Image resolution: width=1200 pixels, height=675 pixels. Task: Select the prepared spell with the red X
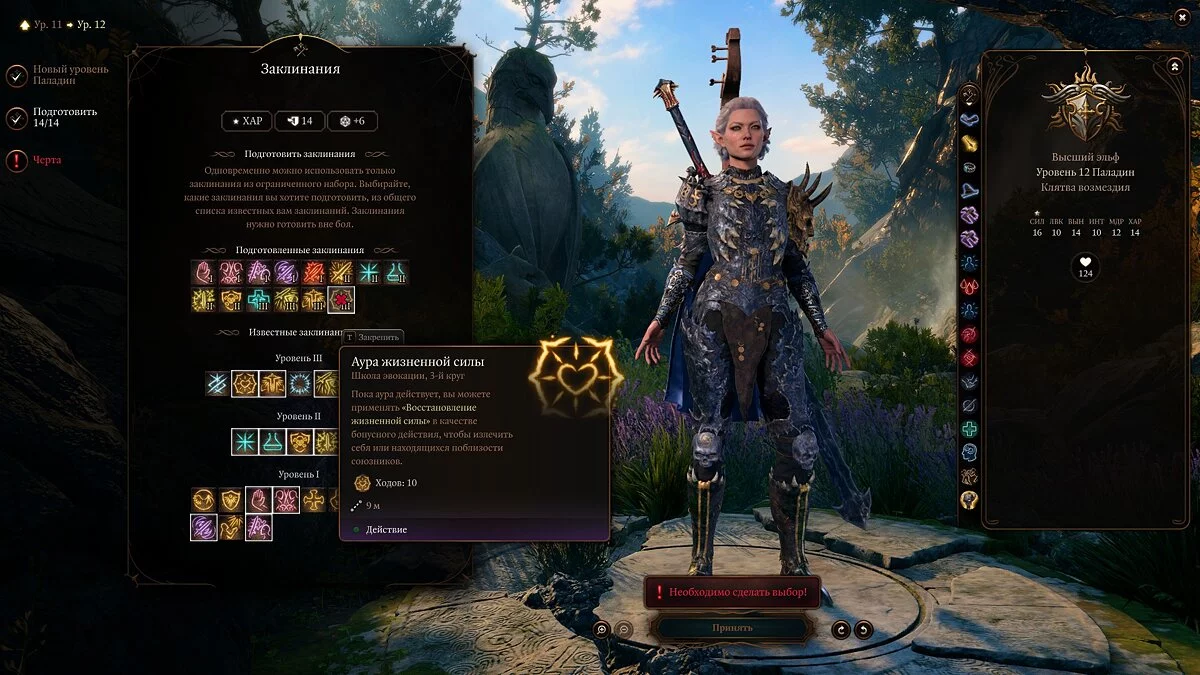pos(341,299)
